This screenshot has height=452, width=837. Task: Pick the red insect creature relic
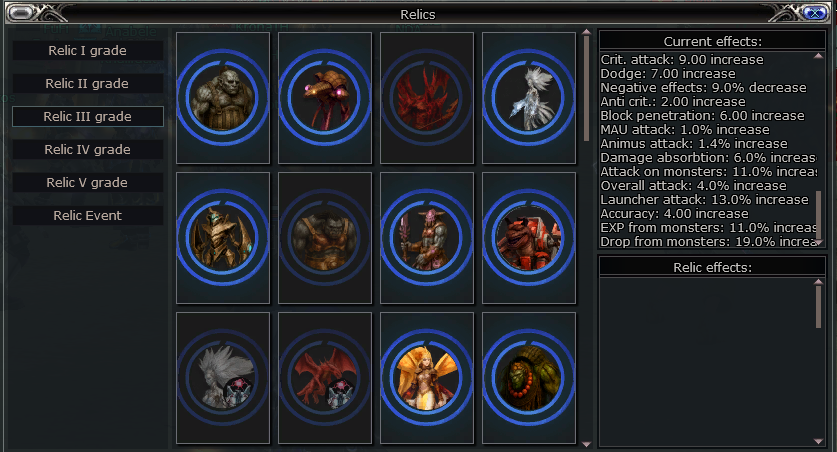tap(325, 98)
